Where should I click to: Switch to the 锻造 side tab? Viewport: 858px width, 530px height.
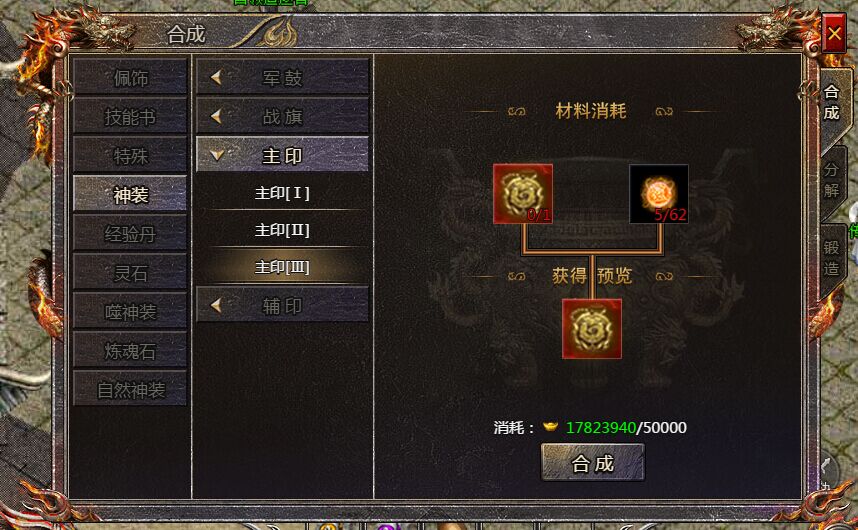[832, 258]
